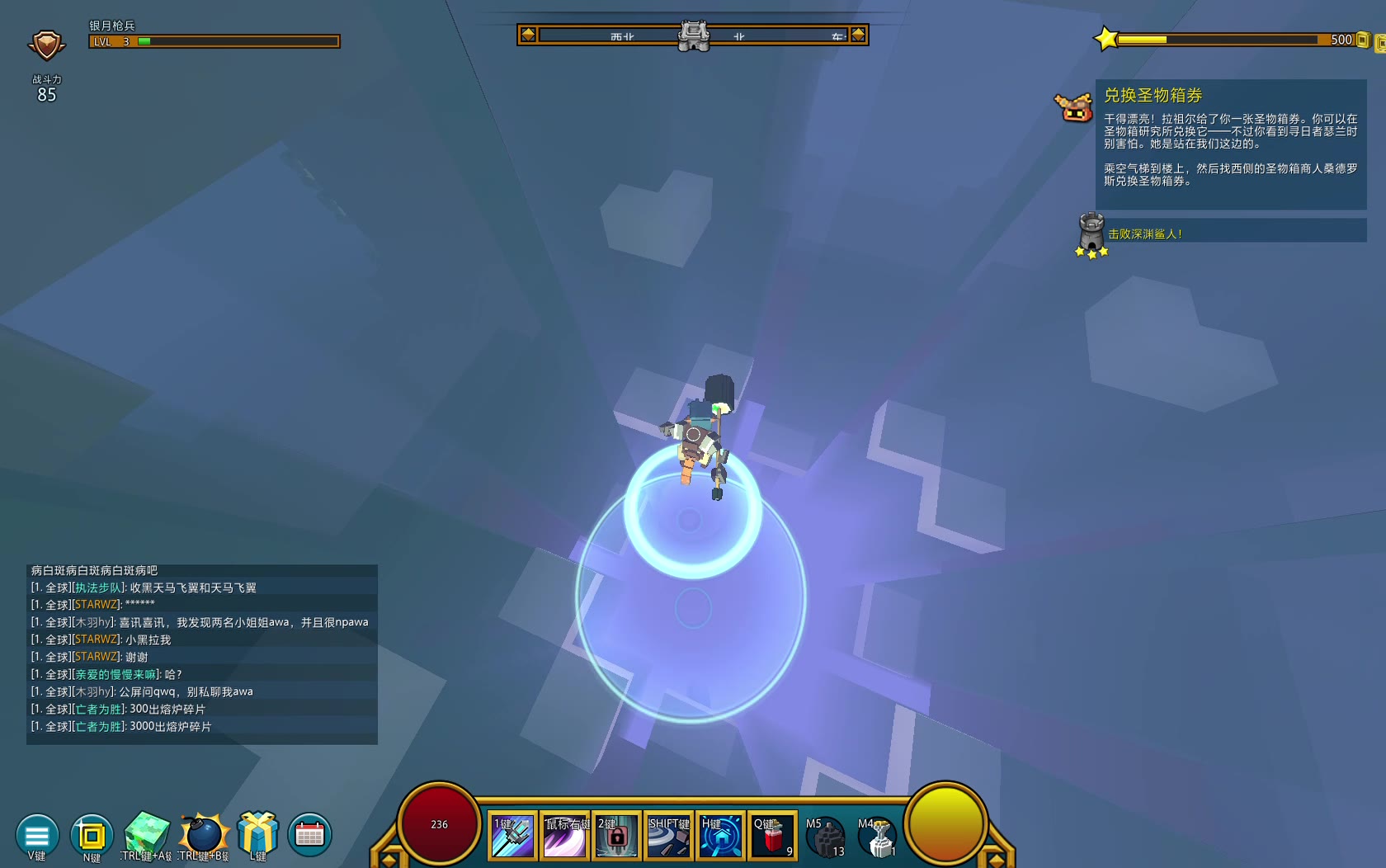Open the main menu with three lines
1386x868 pixels.
pyautogui.click(x=37, y=835)
